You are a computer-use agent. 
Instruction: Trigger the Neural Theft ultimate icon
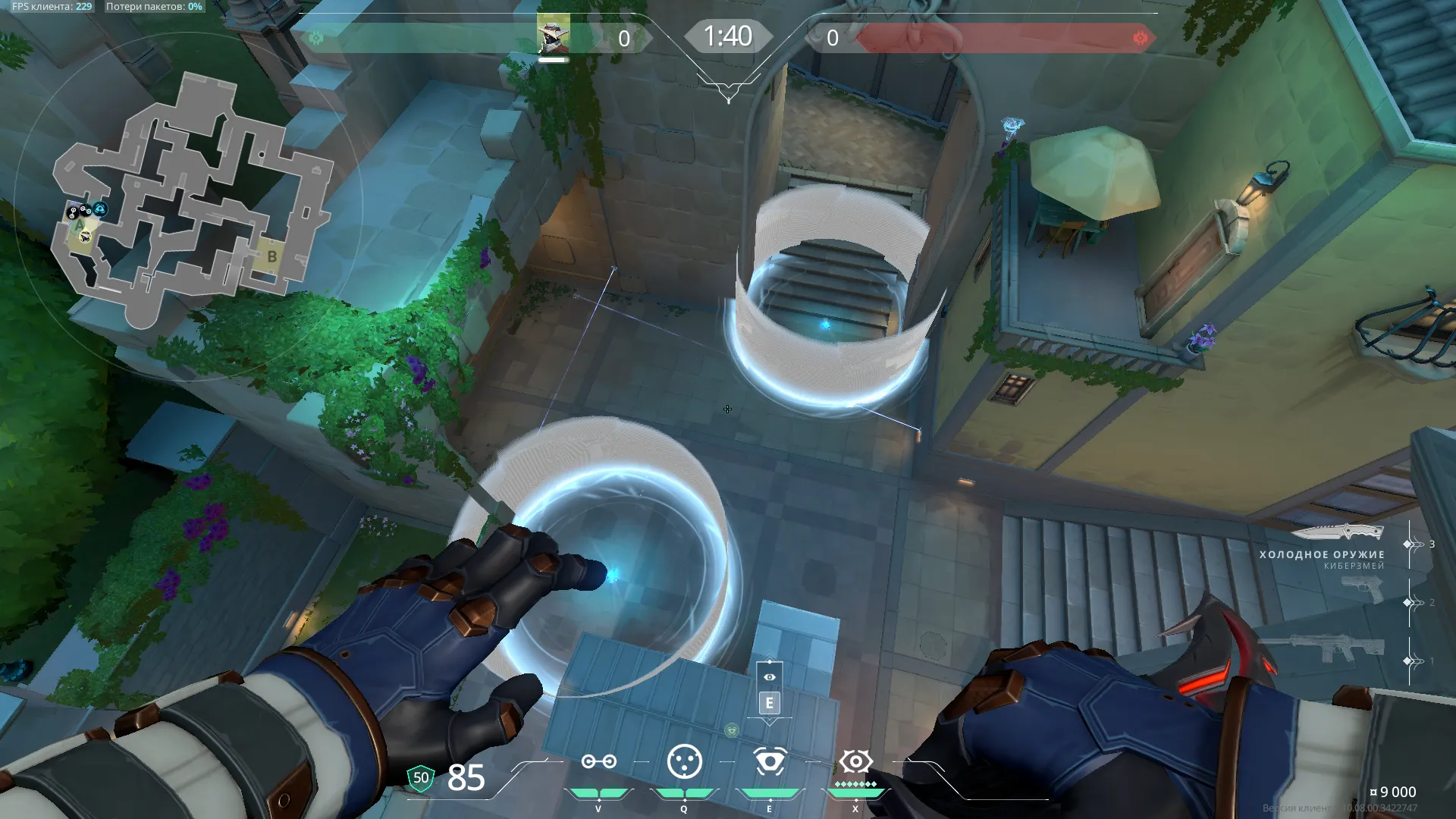855,761
